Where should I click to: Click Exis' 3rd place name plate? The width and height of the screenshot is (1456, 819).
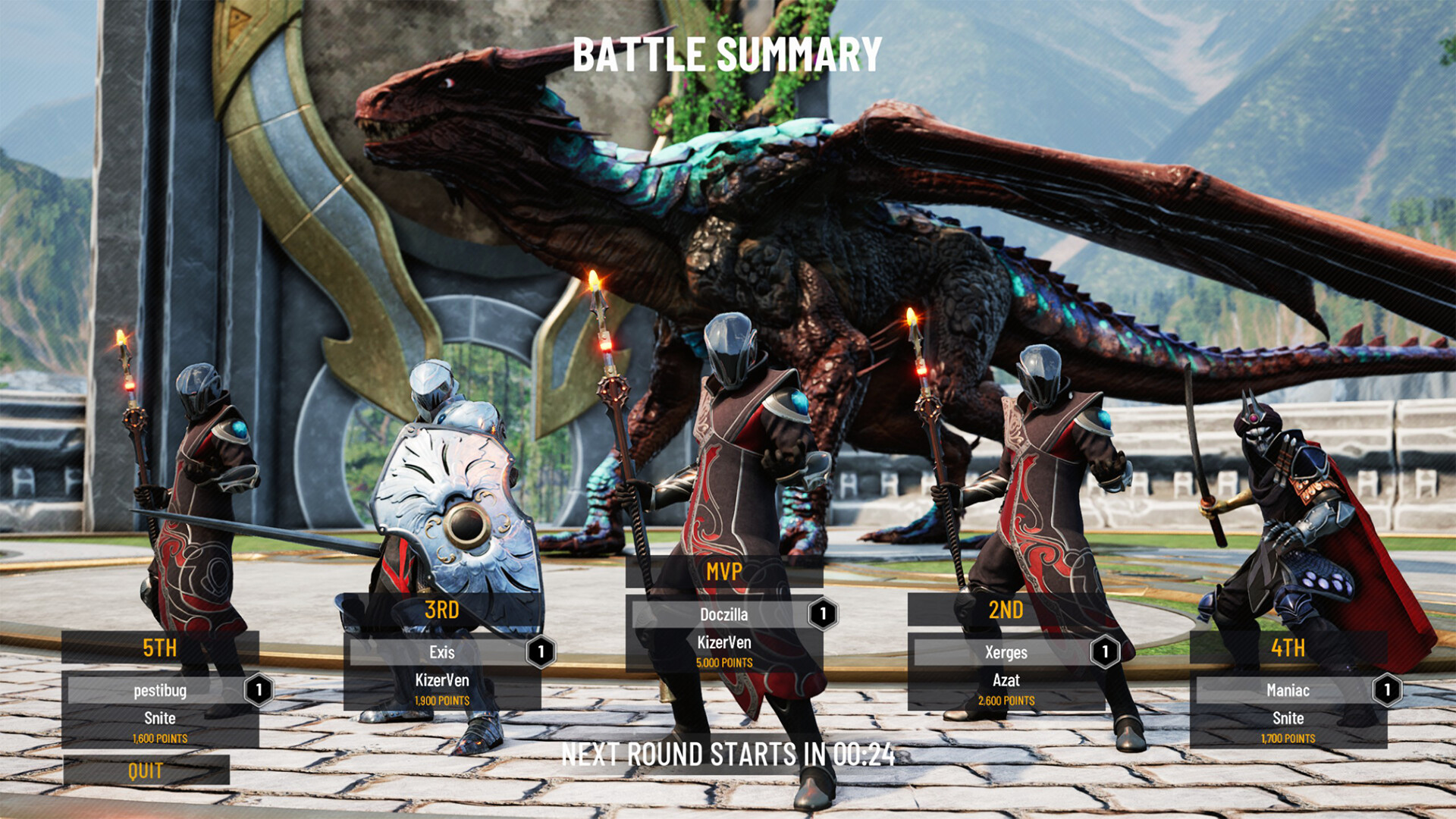point(441,652)
